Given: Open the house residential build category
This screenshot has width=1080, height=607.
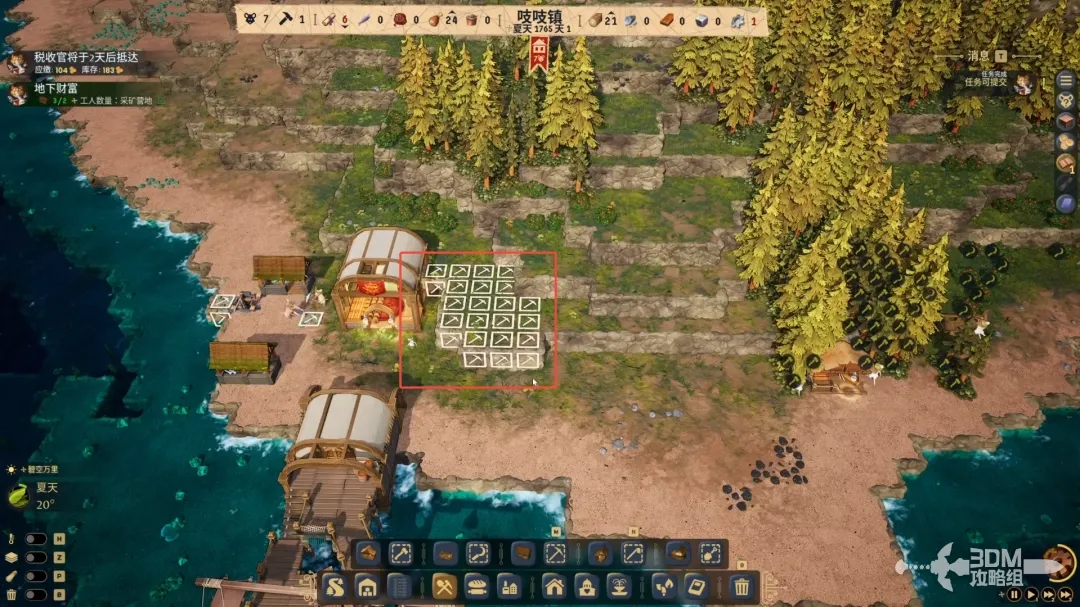Looking at the screenshot, I should point(555,587).
